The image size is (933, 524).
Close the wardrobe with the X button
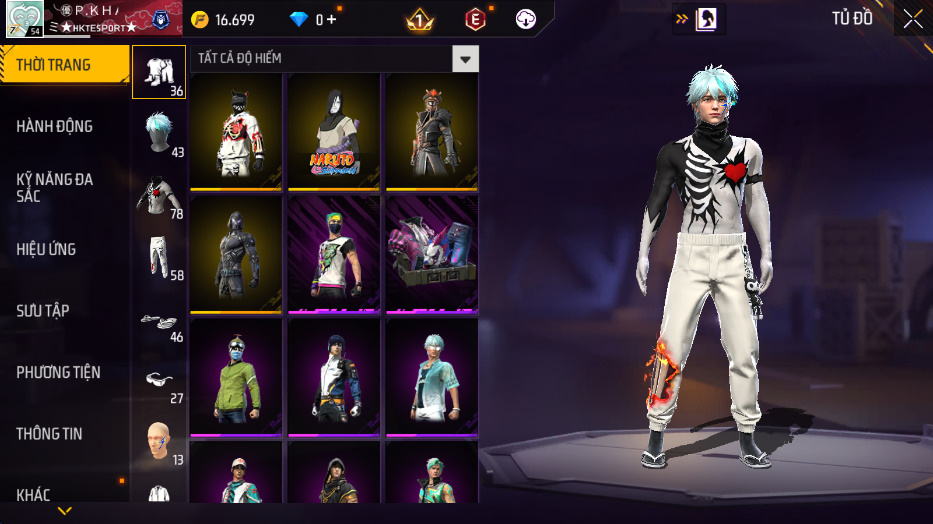coord(912,19)
